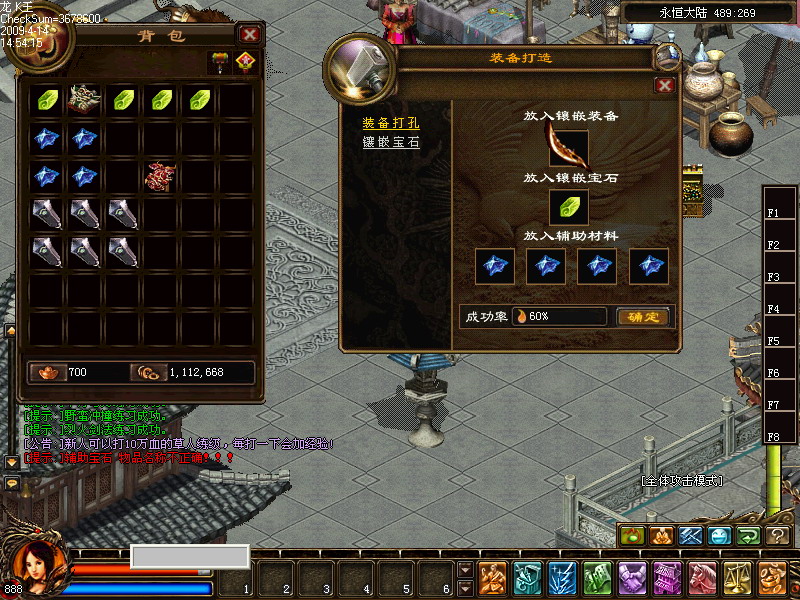The width and height of the screenshot is (800, 600).
Task: Select the red armor item in the backpack
Action: (161, 176)
